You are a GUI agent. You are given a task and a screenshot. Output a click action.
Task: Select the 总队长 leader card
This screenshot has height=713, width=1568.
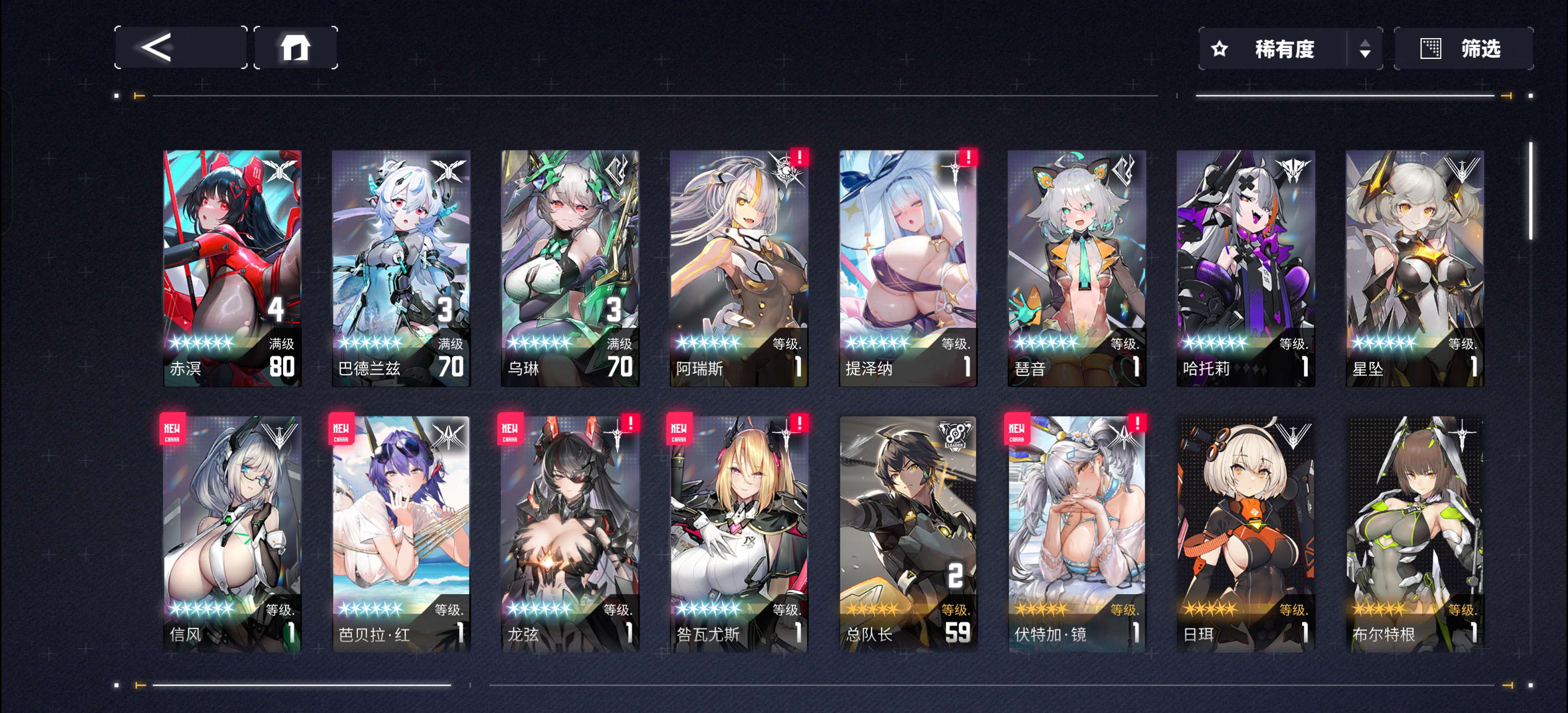[908, 534]
